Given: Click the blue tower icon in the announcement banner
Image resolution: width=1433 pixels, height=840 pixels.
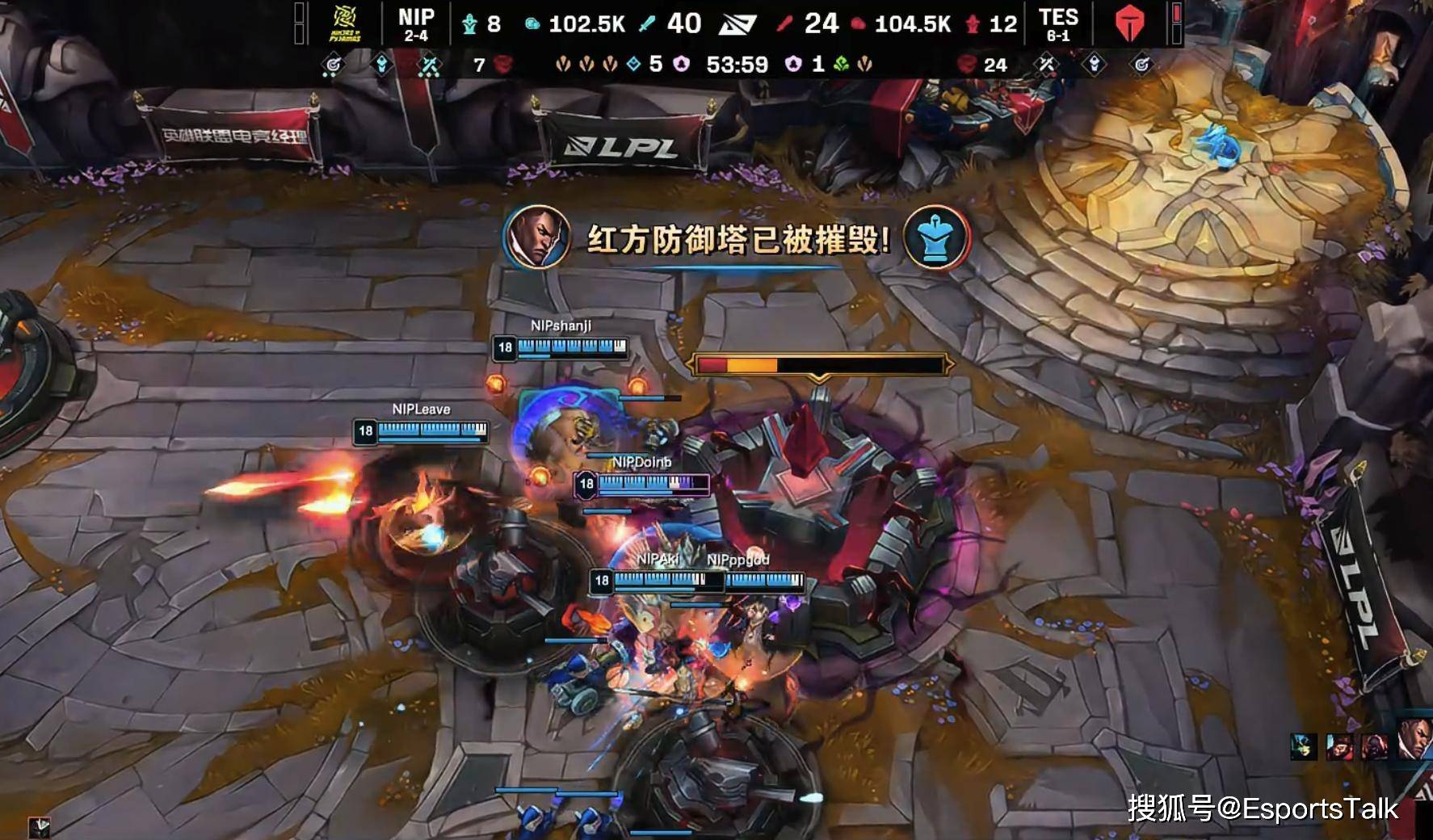Looking at the screenshot, I should [x=936, y=237].
